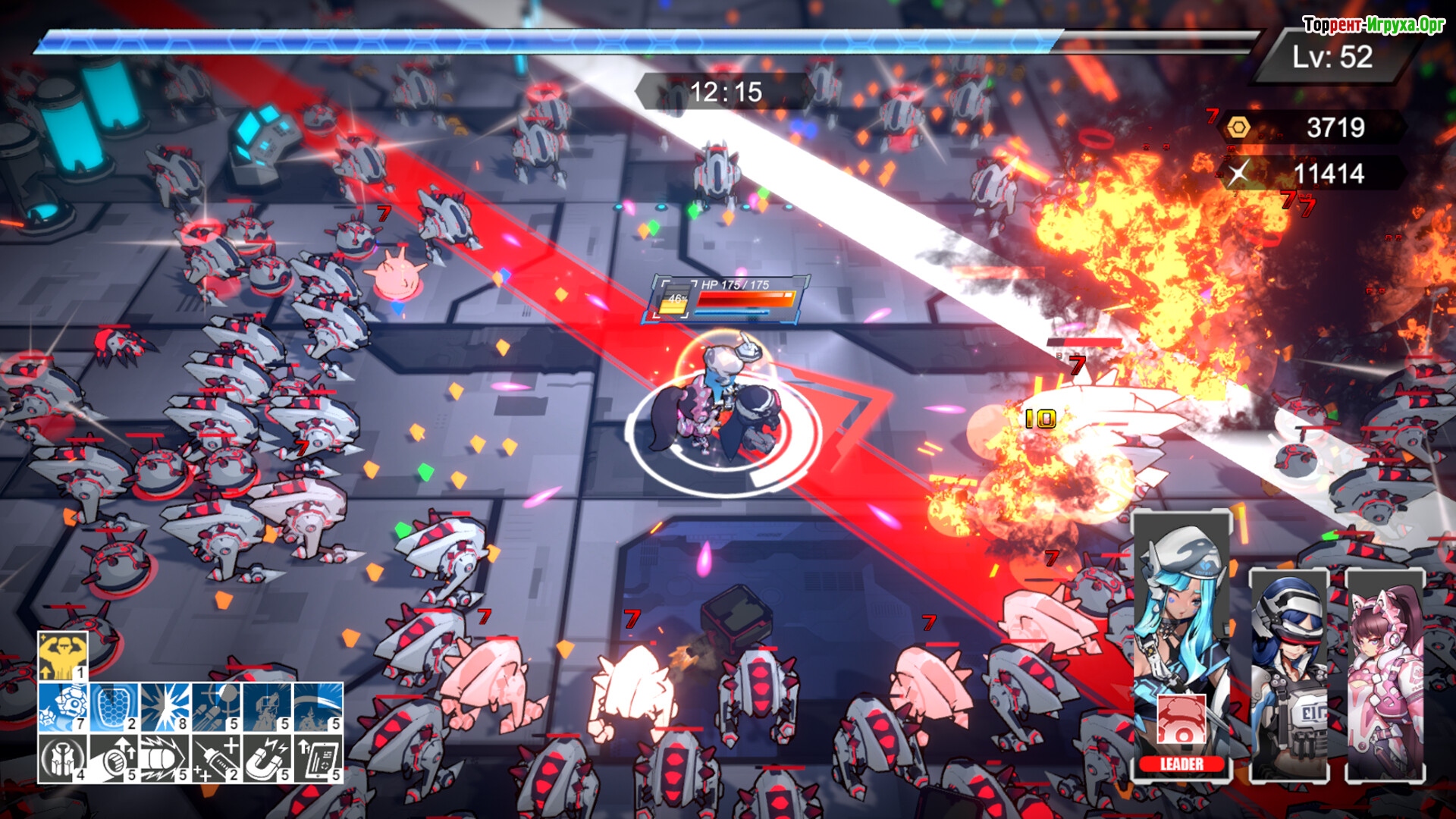Click the blue arc slash skill icon

click(318, 707)
